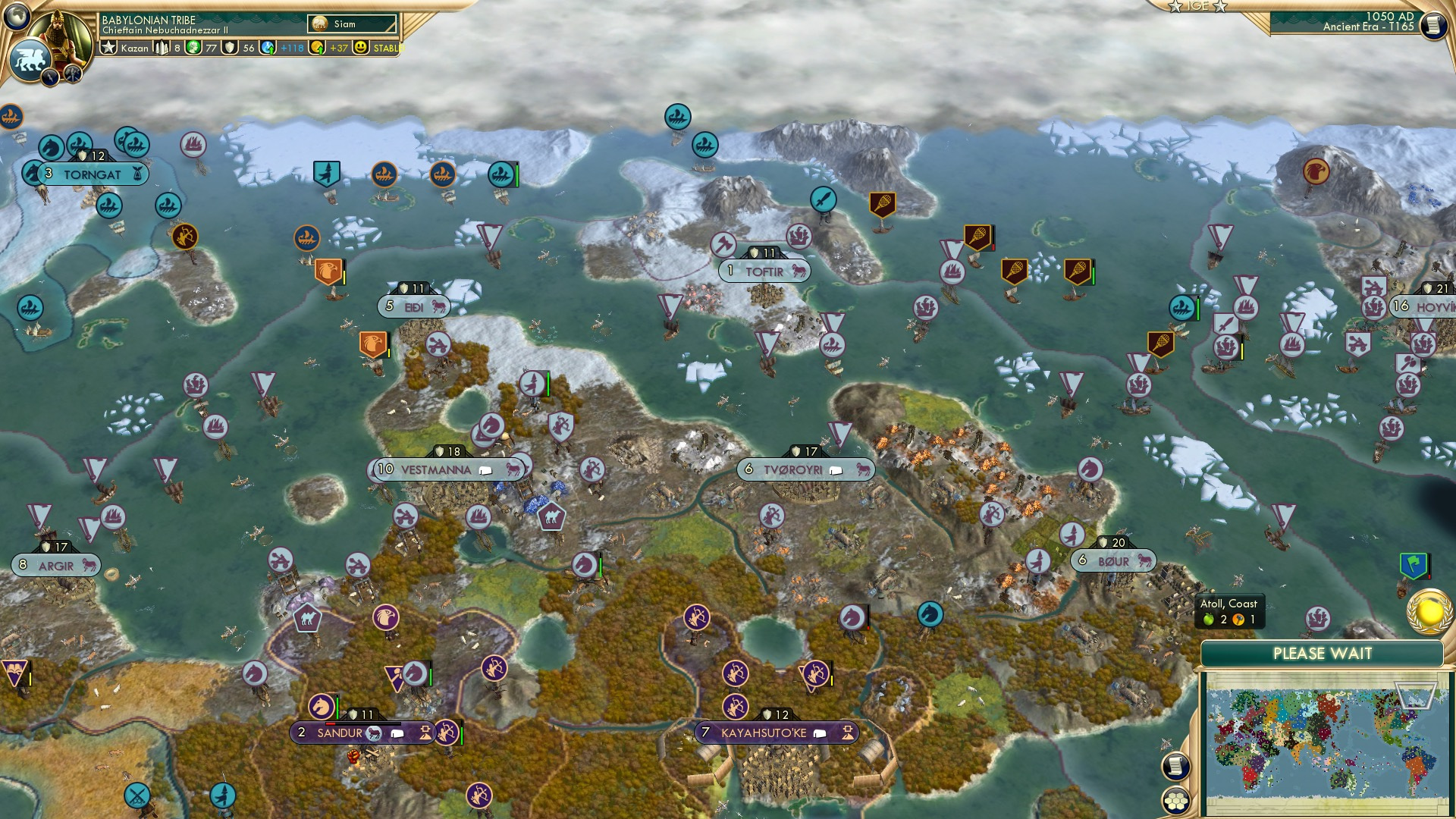Screen dimensions: 1456x819
Task: Expand the Siam diplomacy panel
Action: tap(349, 24)
